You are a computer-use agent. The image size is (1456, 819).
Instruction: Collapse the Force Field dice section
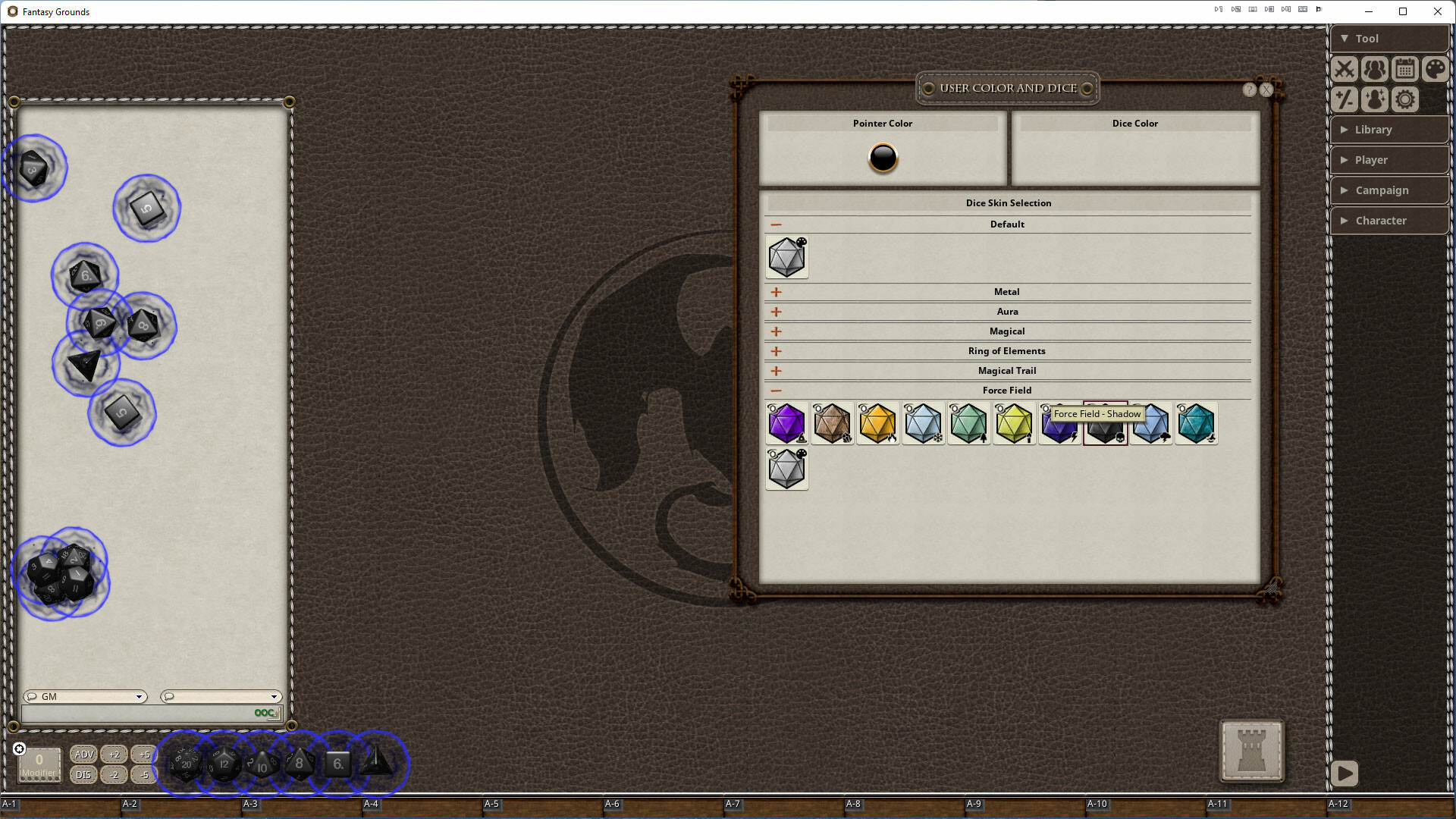point(775,390)
